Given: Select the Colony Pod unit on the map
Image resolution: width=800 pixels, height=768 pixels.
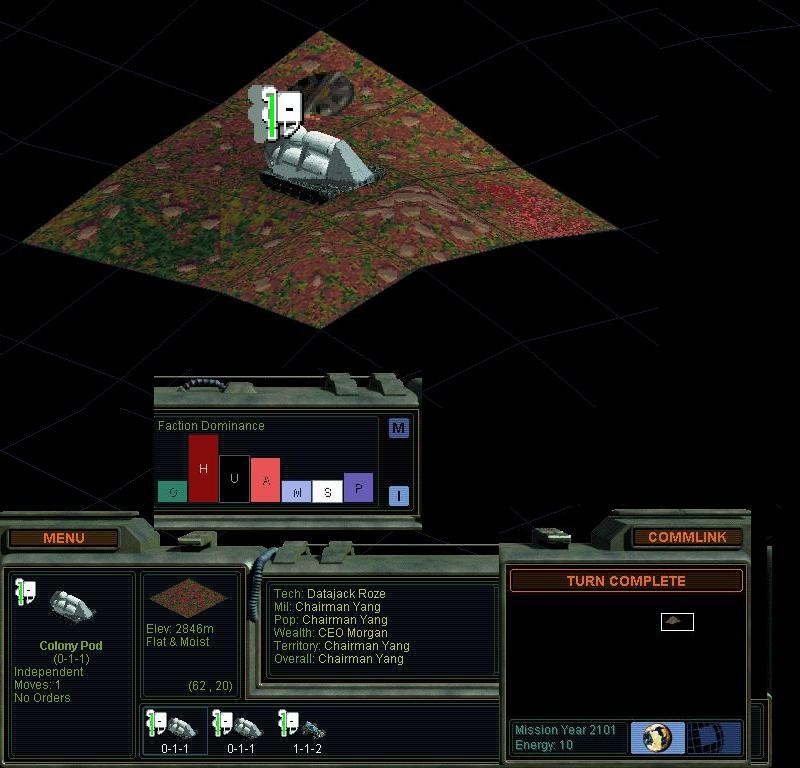Looking at the screenshot, I should (322, 158).
